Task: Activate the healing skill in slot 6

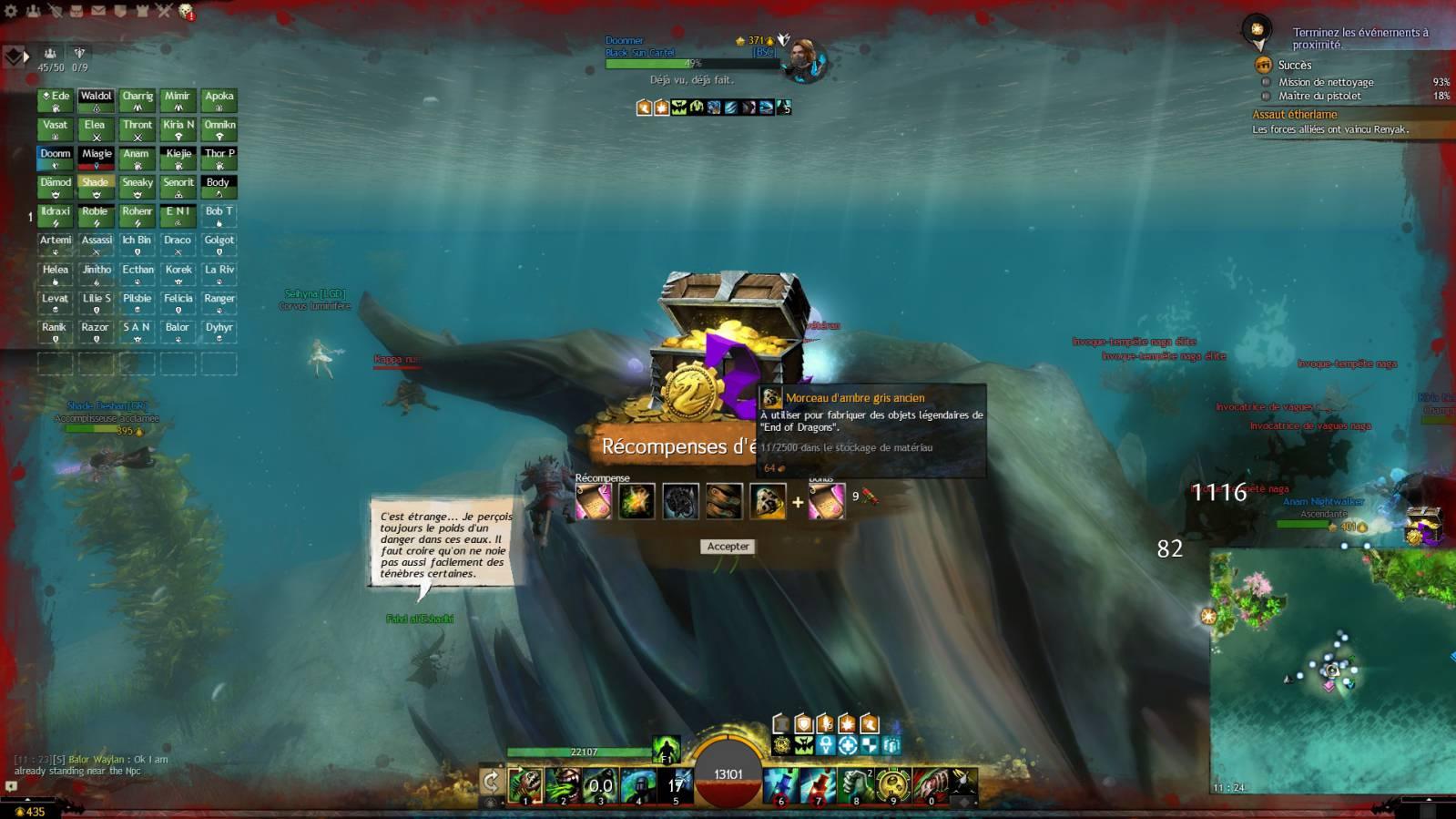Action: (x=780, y=785)
